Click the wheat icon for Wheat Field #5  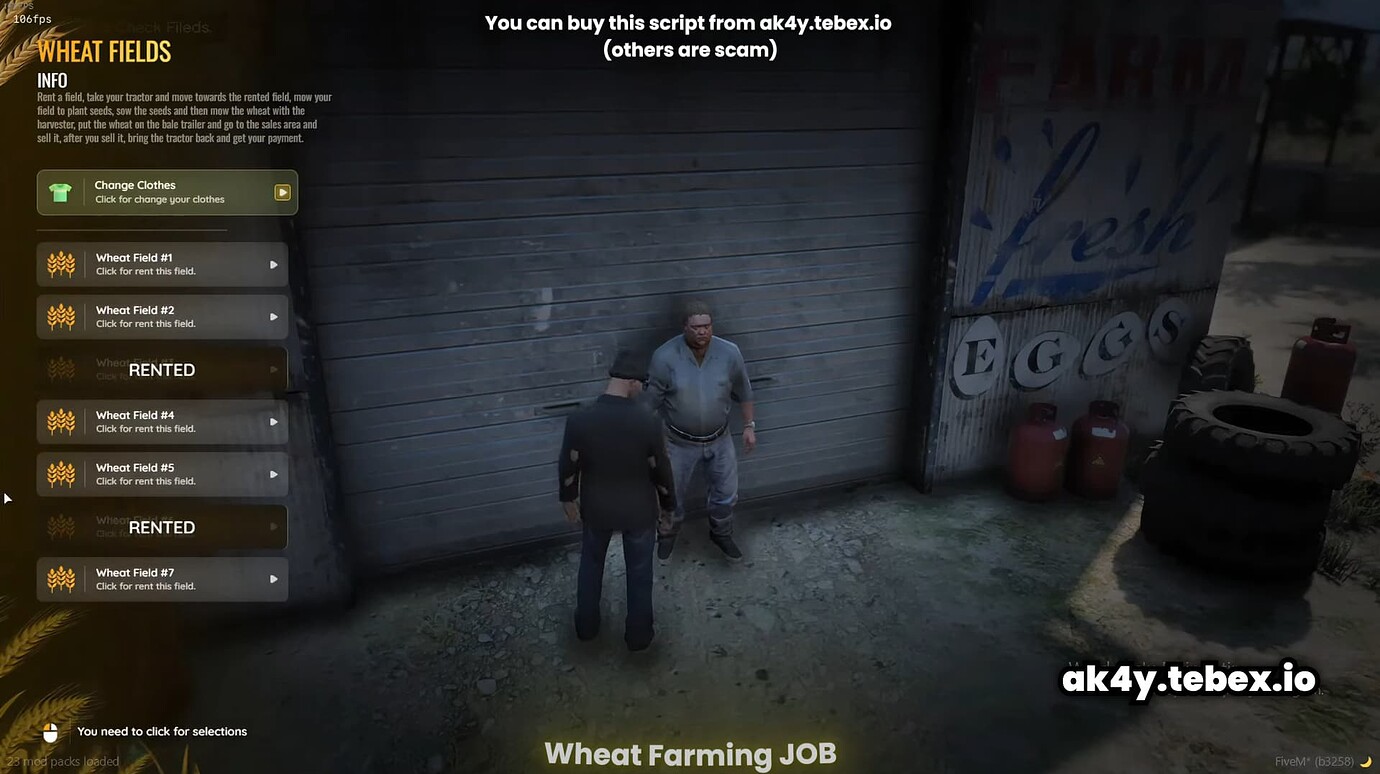(x=60, y=474)
